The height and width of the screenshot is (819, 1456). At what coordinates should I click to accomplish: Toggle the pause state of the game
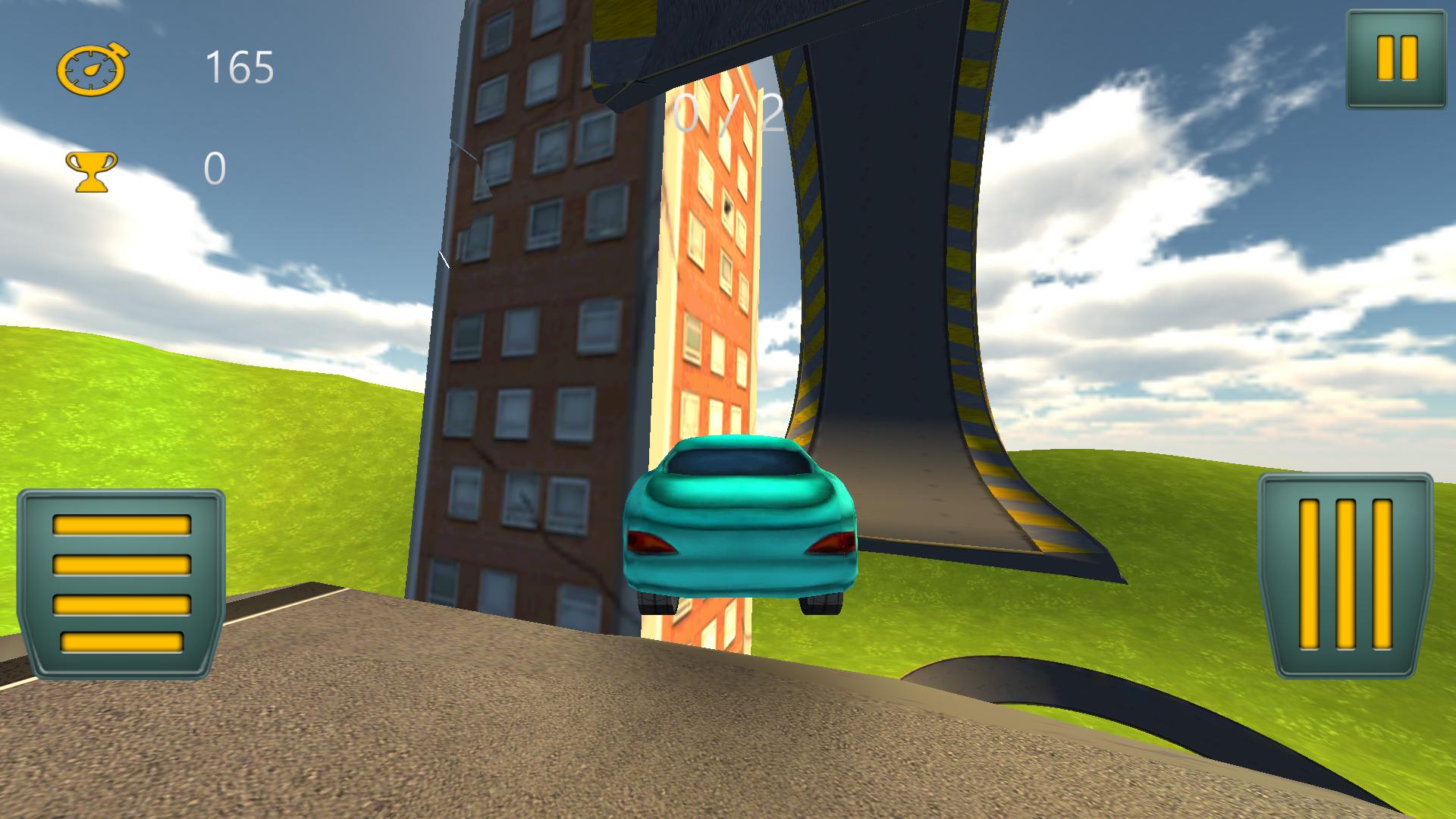[1396, 58]
